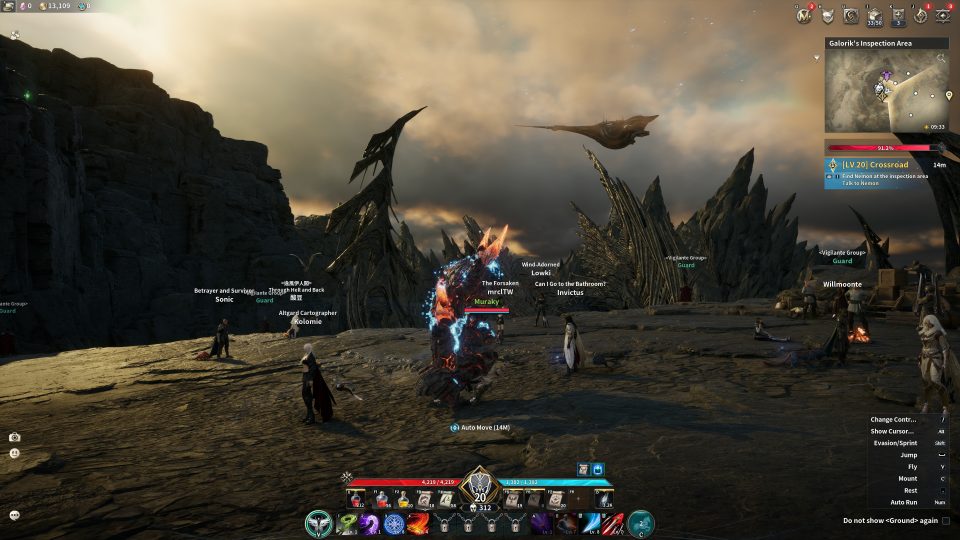The image size is (960, 540).
Task: Open the inventory bag showing 33/50
Action: 875,15
